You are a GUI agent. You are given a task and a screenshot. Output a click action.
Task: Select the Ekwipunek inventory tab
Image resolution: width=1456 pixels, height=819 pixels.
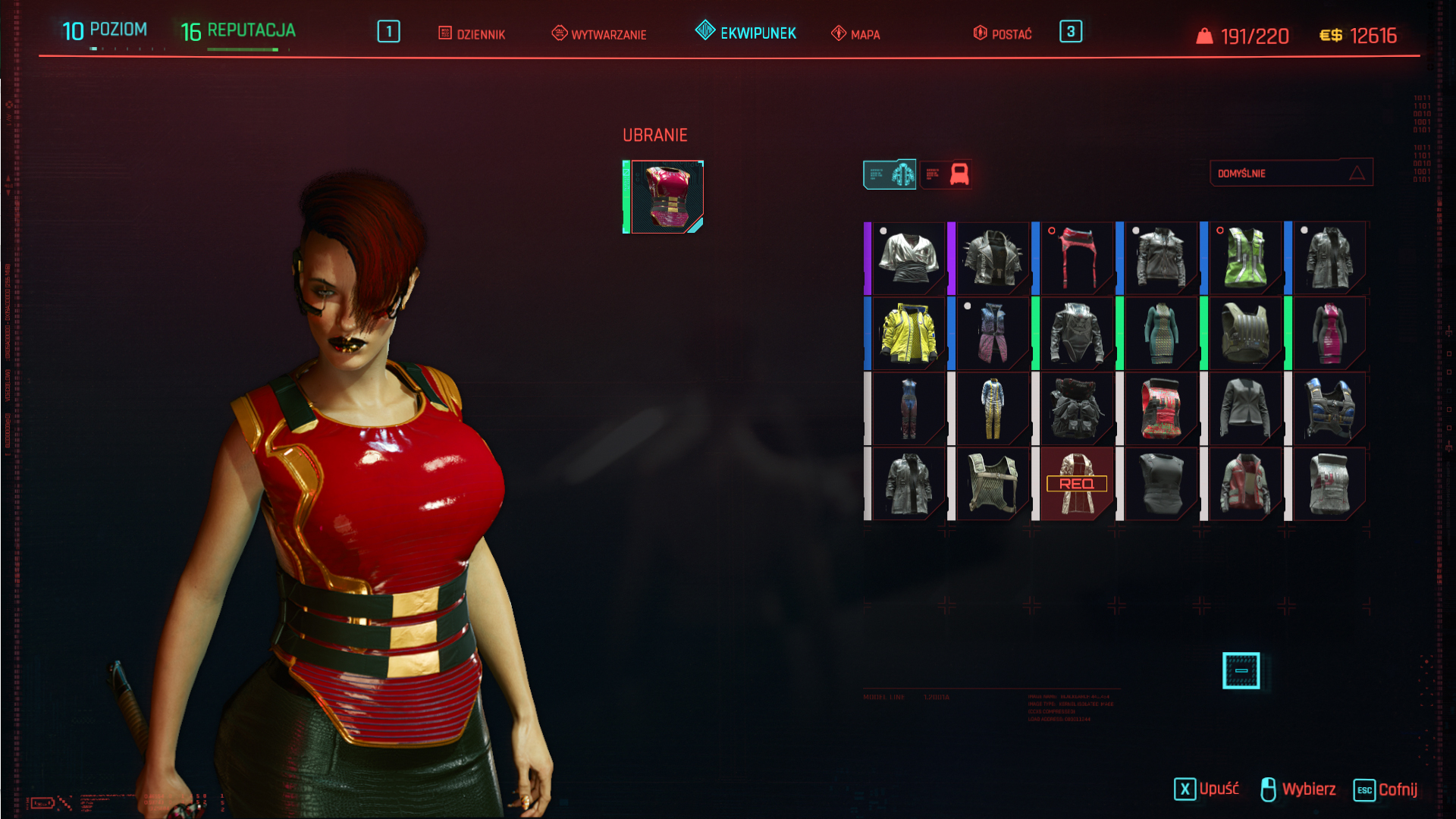coord(746,33)
